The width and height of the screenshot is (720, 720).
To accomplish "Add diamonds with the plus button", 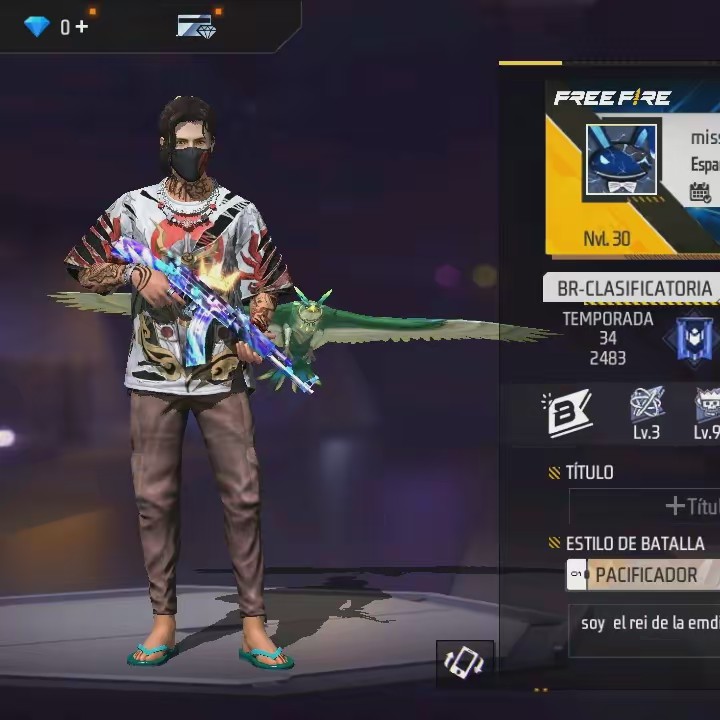I will coord(82,27).
